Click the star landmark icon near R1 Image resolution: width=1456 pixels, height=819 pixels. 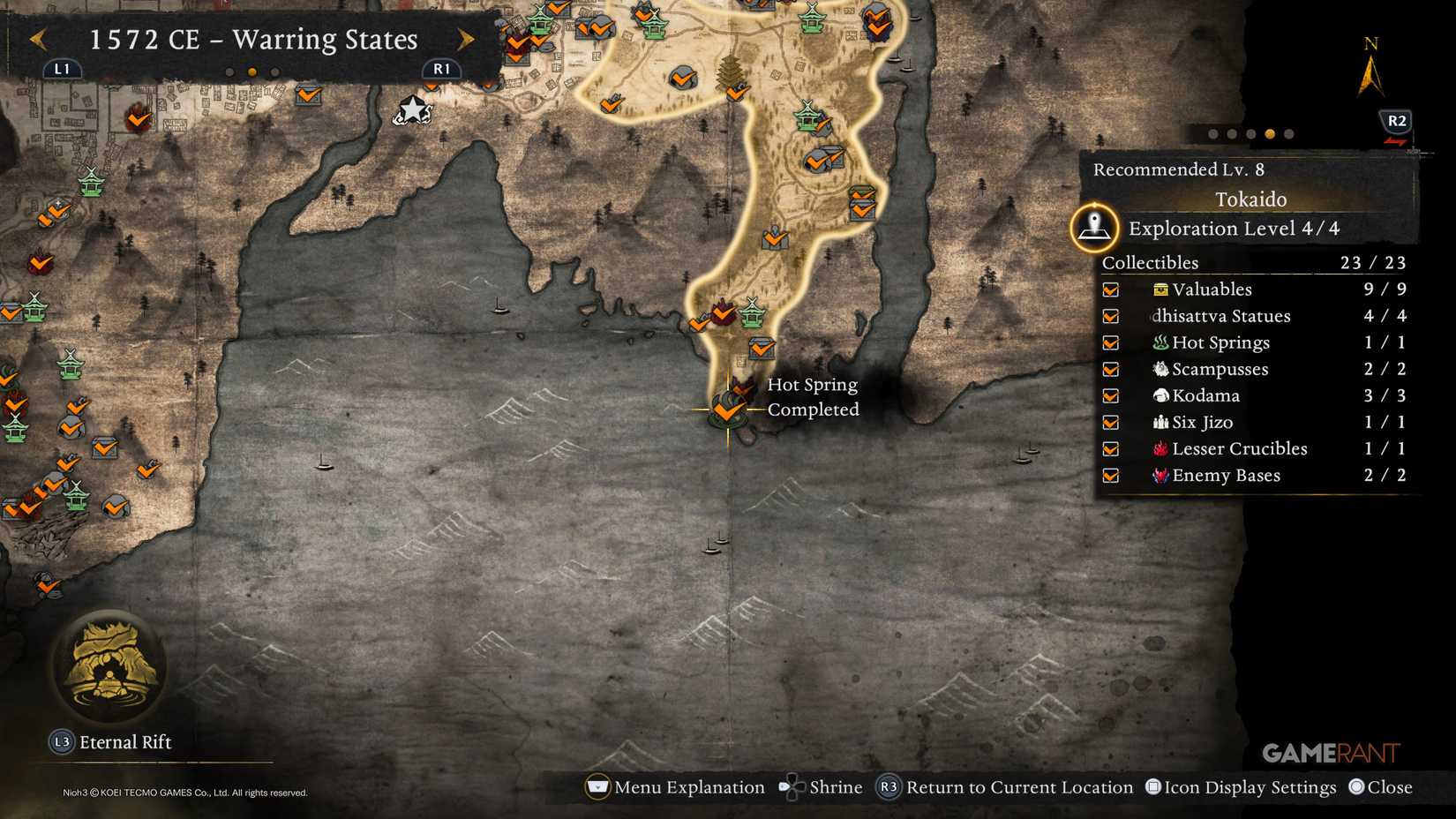[412, 109]
